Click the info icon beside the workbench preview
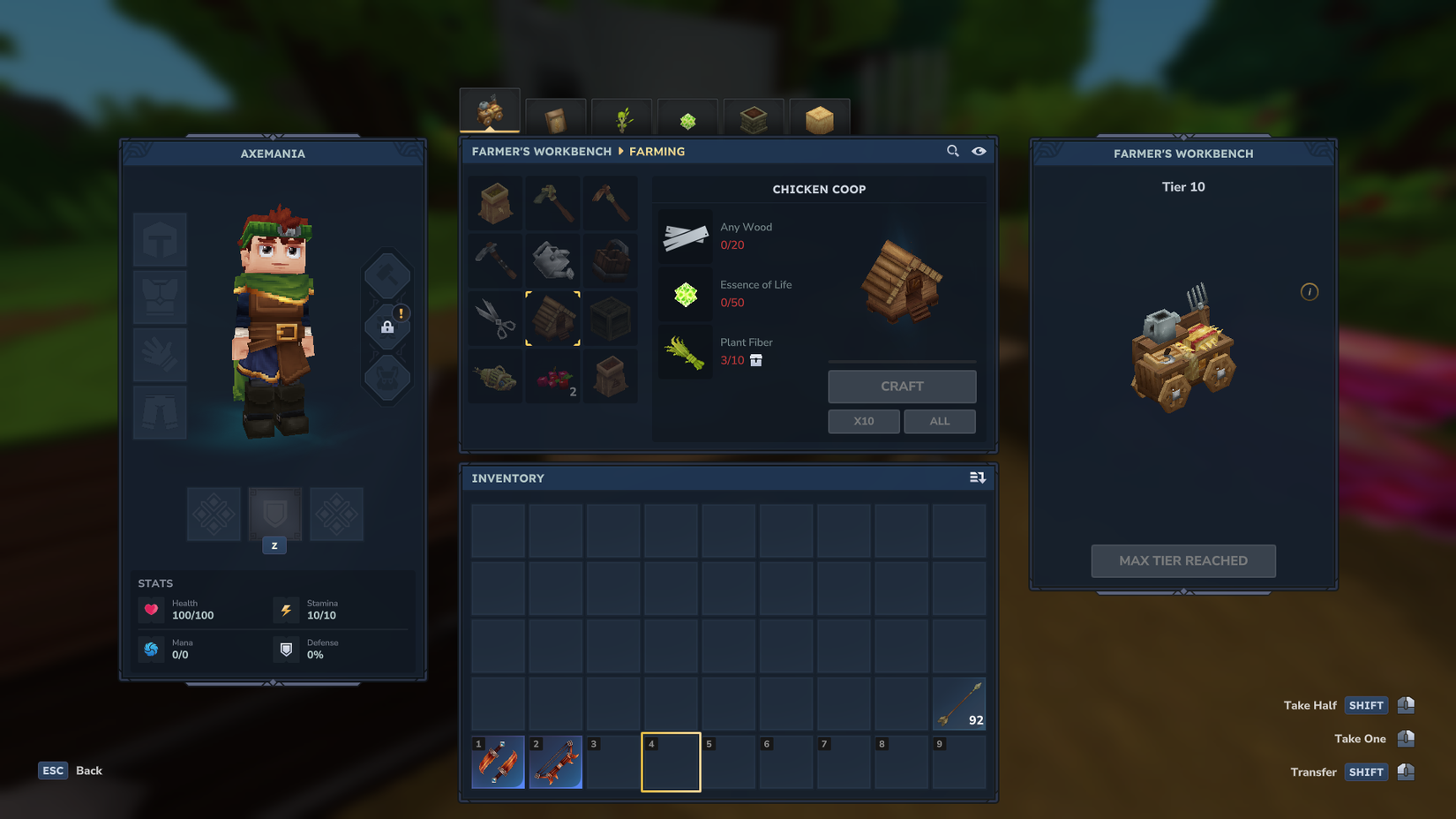This screenshot has height=819, width=1456. pos(1310,291)
